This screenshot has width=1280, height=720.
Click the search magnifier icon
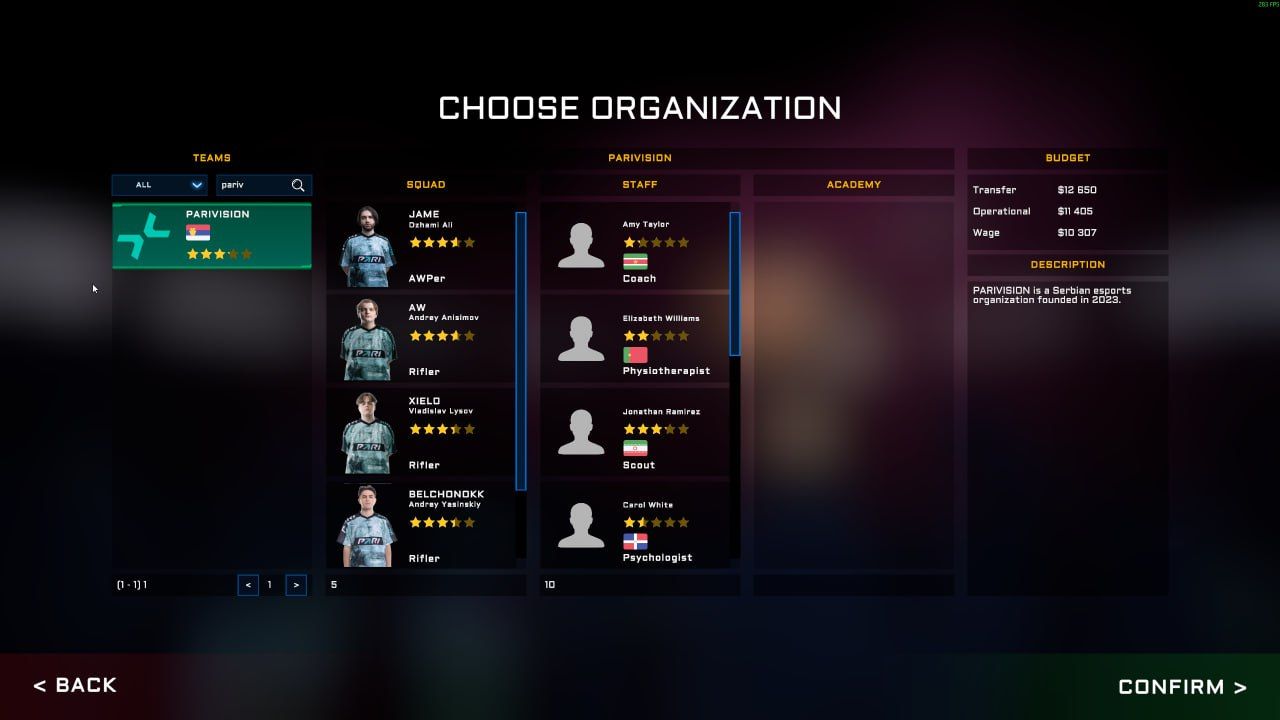[x=299, y=185]
